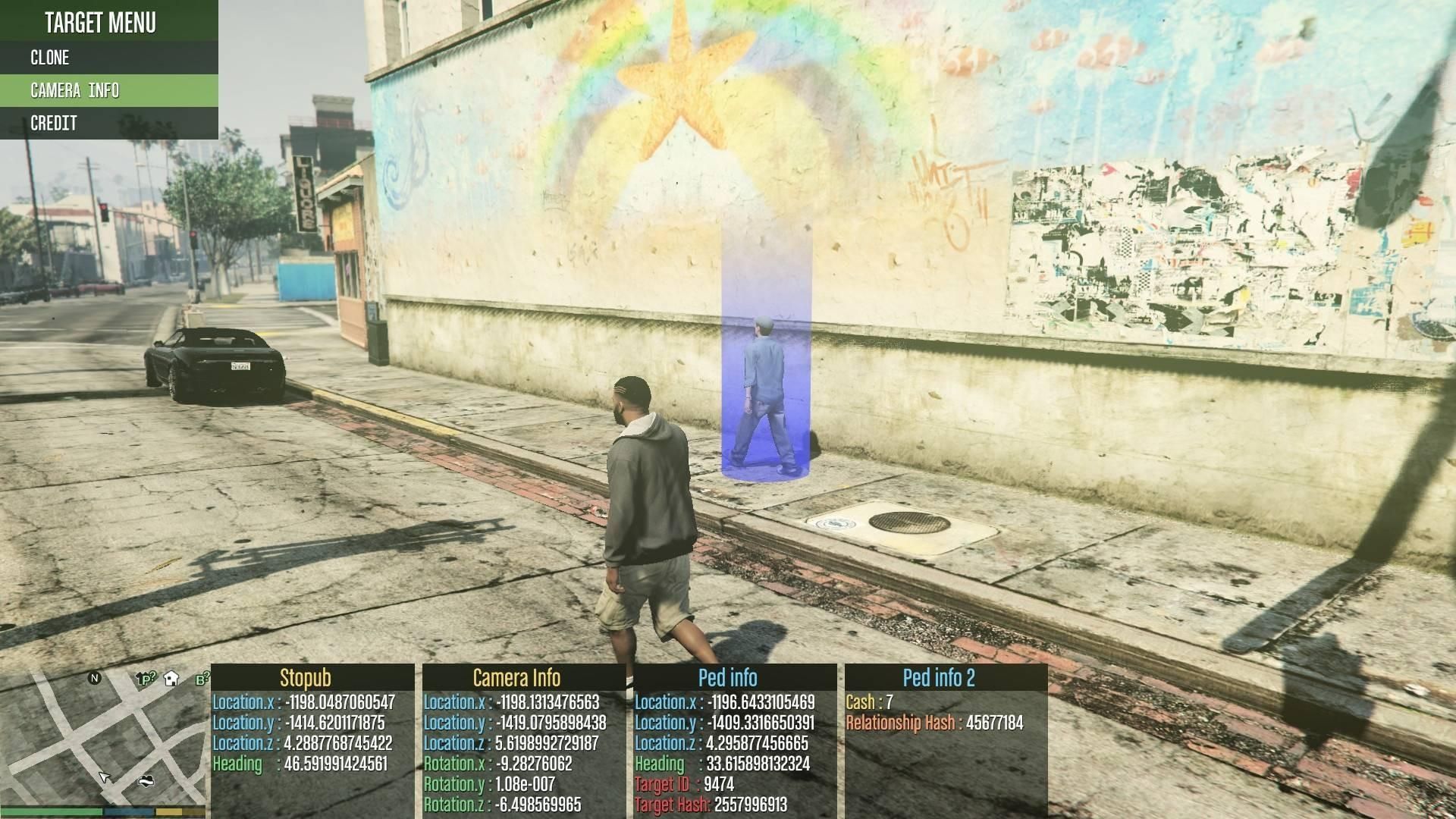The height and width of the screenshot is (819, 1456).
Task: Click the tattoo parlor heart marker on minimap
Action: (146, 780)
